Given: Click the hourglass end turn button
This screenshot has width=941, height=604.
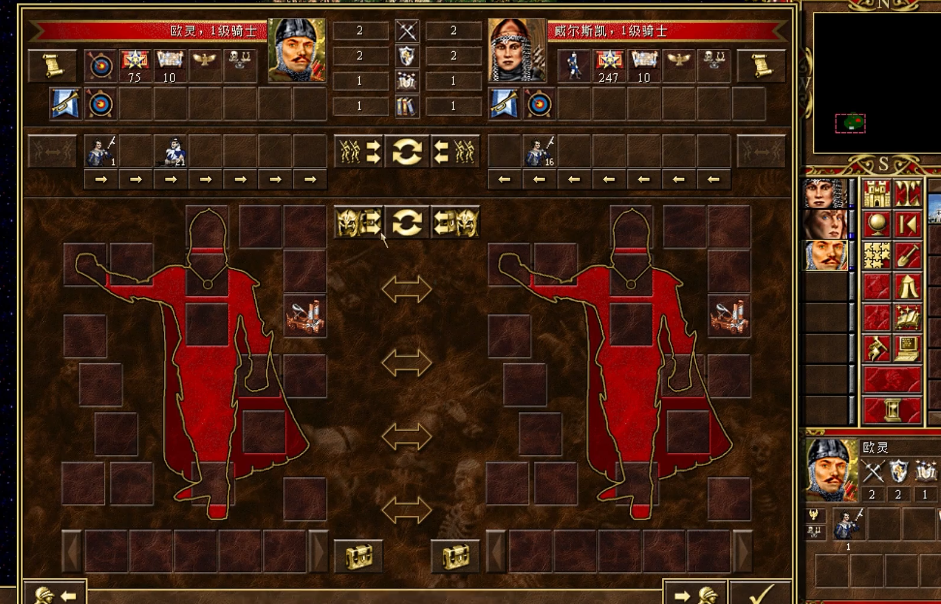Looking at the screenshot, I should pyautogui.click(x=892, y=410).
